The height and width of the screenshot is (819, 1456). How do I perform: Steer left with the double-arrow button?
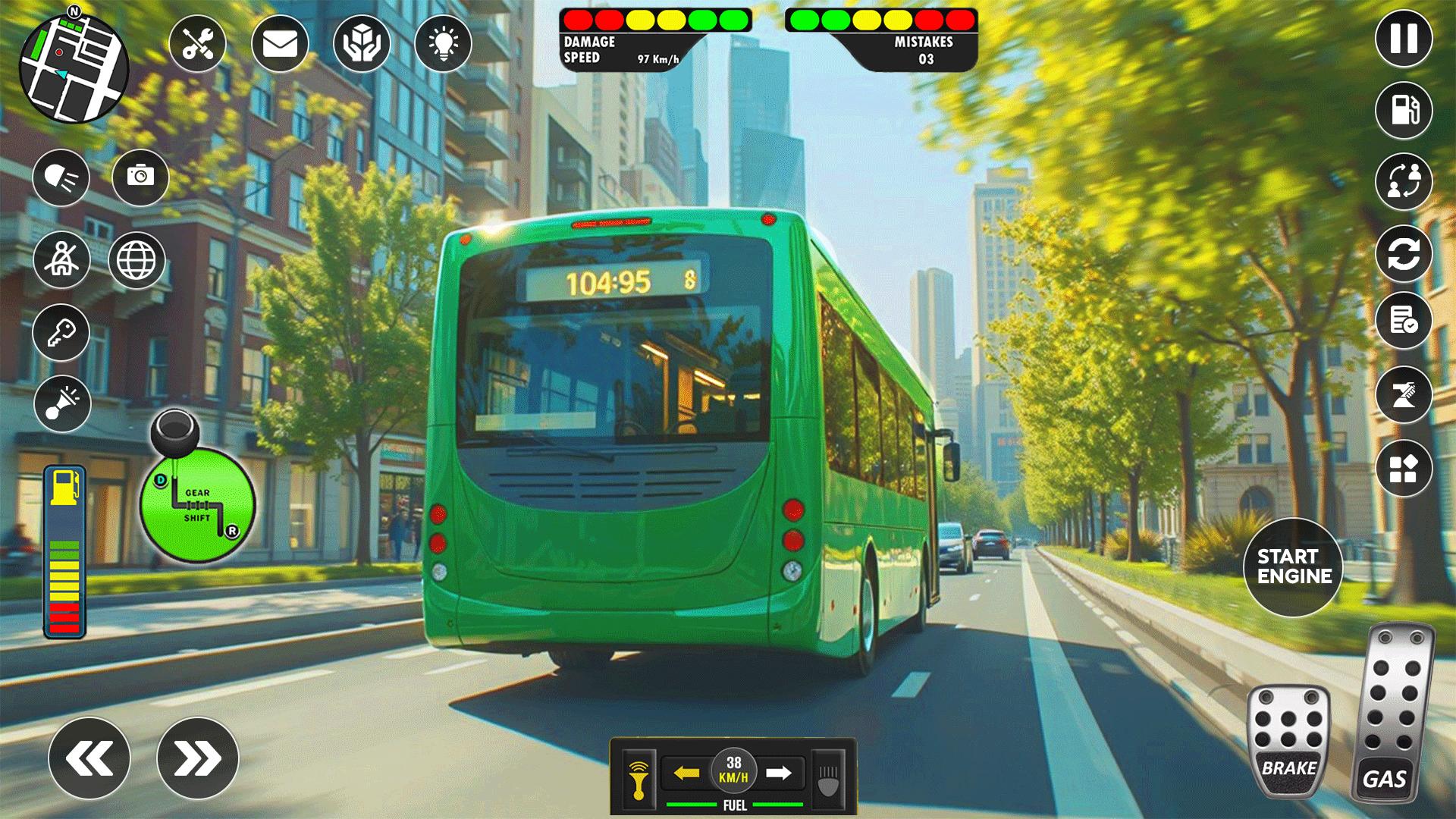click(x=89, y=758)
